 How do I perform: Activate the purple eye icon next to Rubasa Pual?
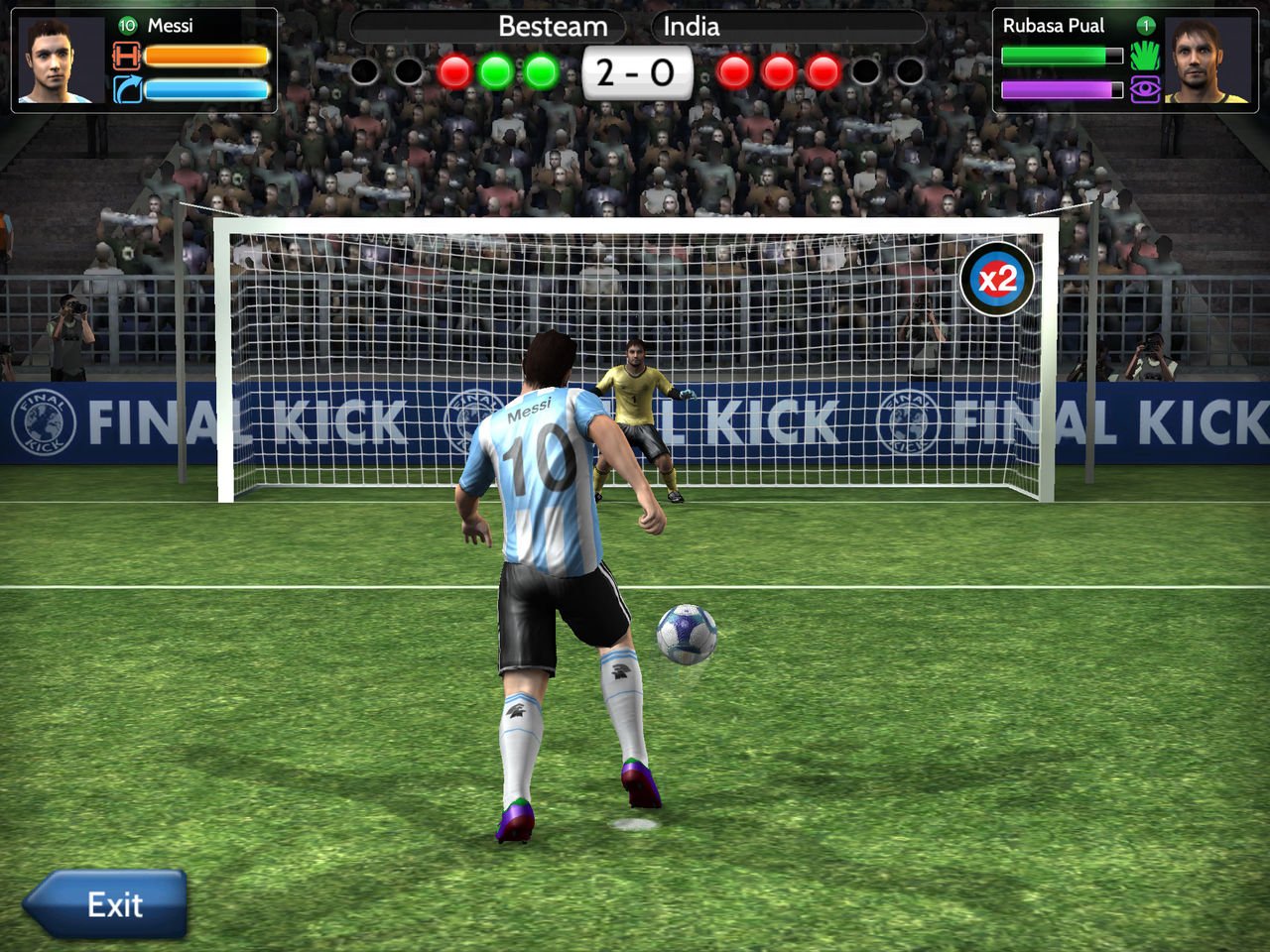point(1145,88)
